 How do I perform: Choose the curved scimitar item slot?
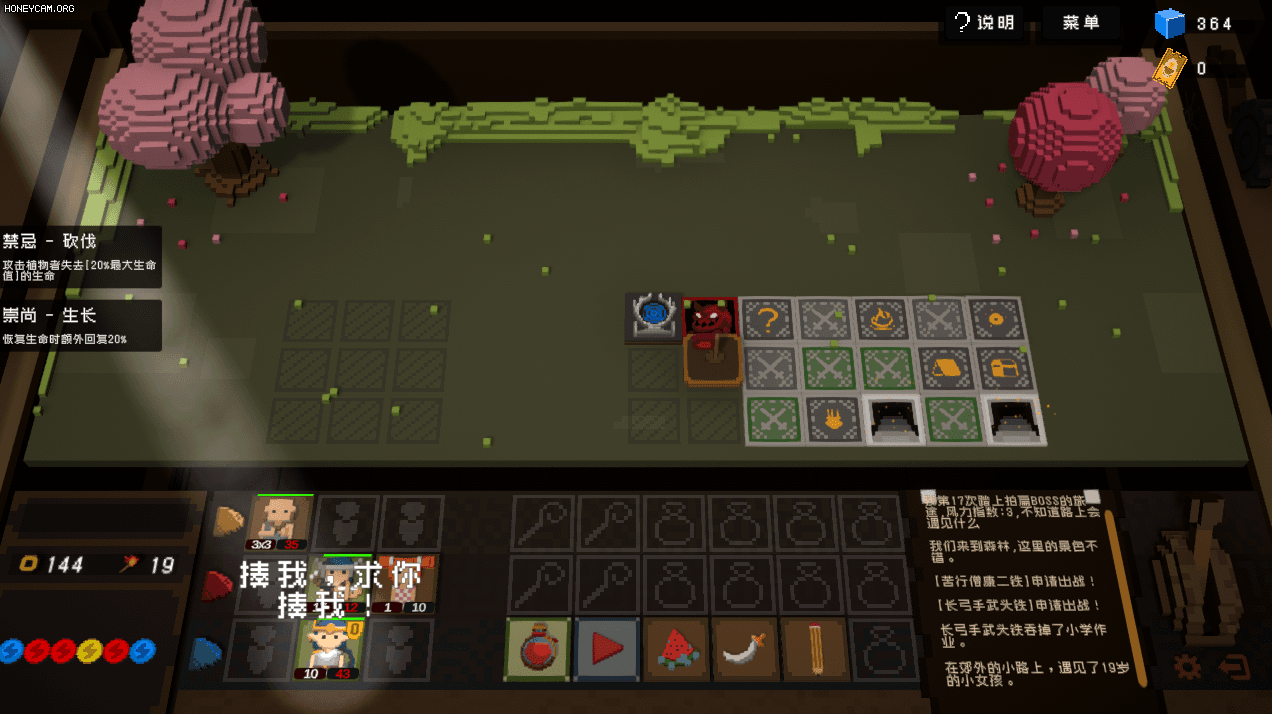click(745, 650)
